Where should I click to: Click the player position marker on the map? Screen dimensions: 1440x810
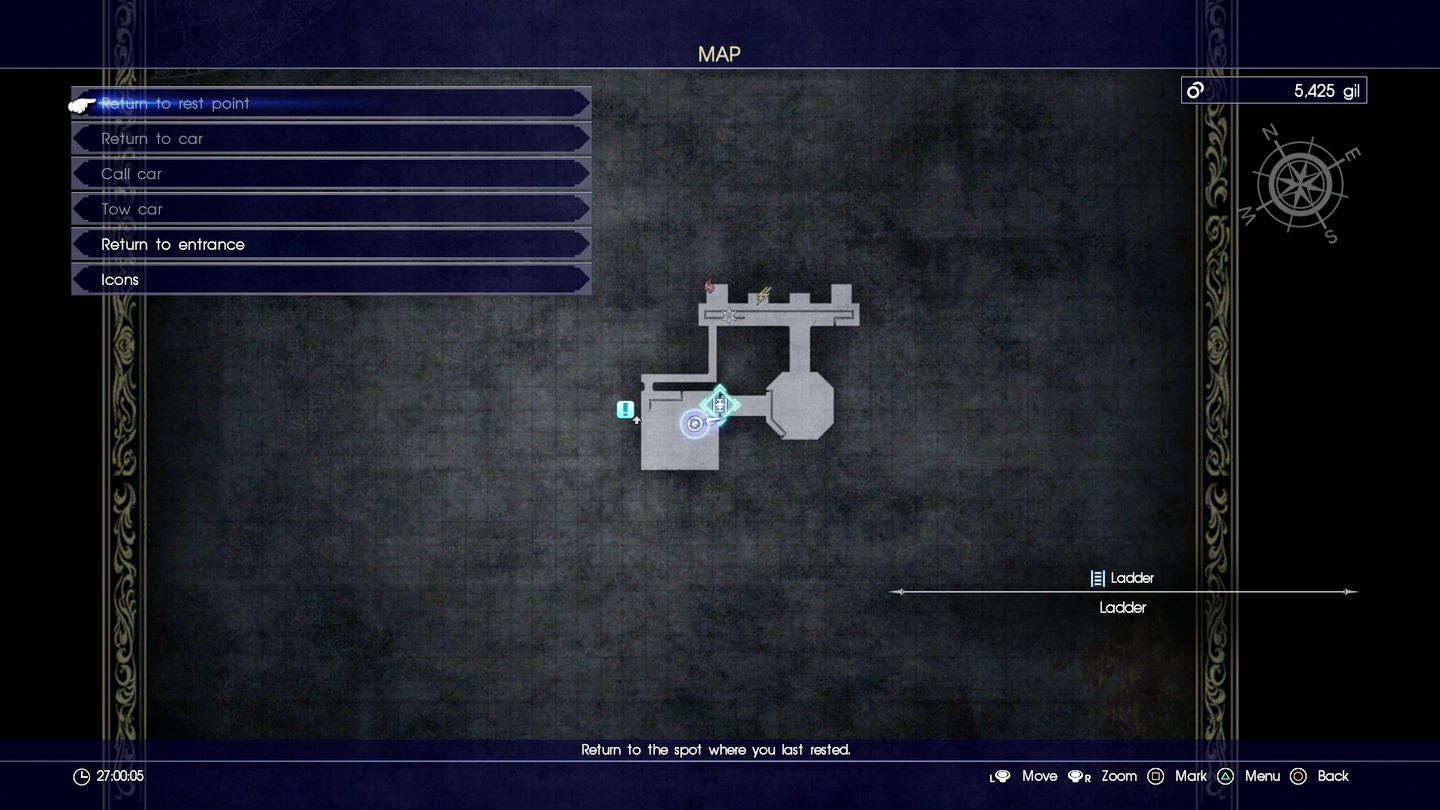[695, 423]
